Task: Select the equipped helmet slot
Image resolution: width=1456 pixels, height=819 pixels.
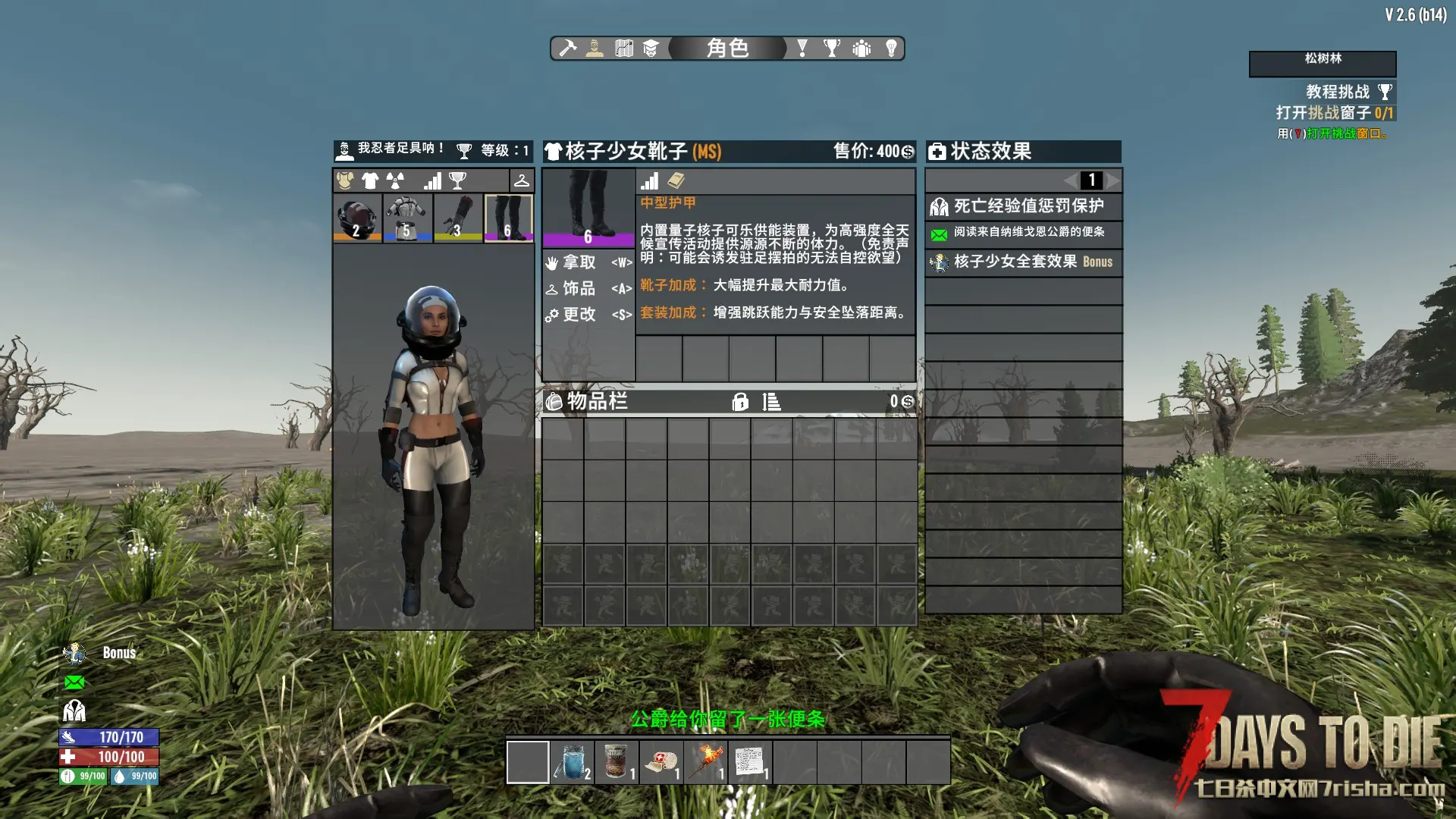Action: pos(357,218)
